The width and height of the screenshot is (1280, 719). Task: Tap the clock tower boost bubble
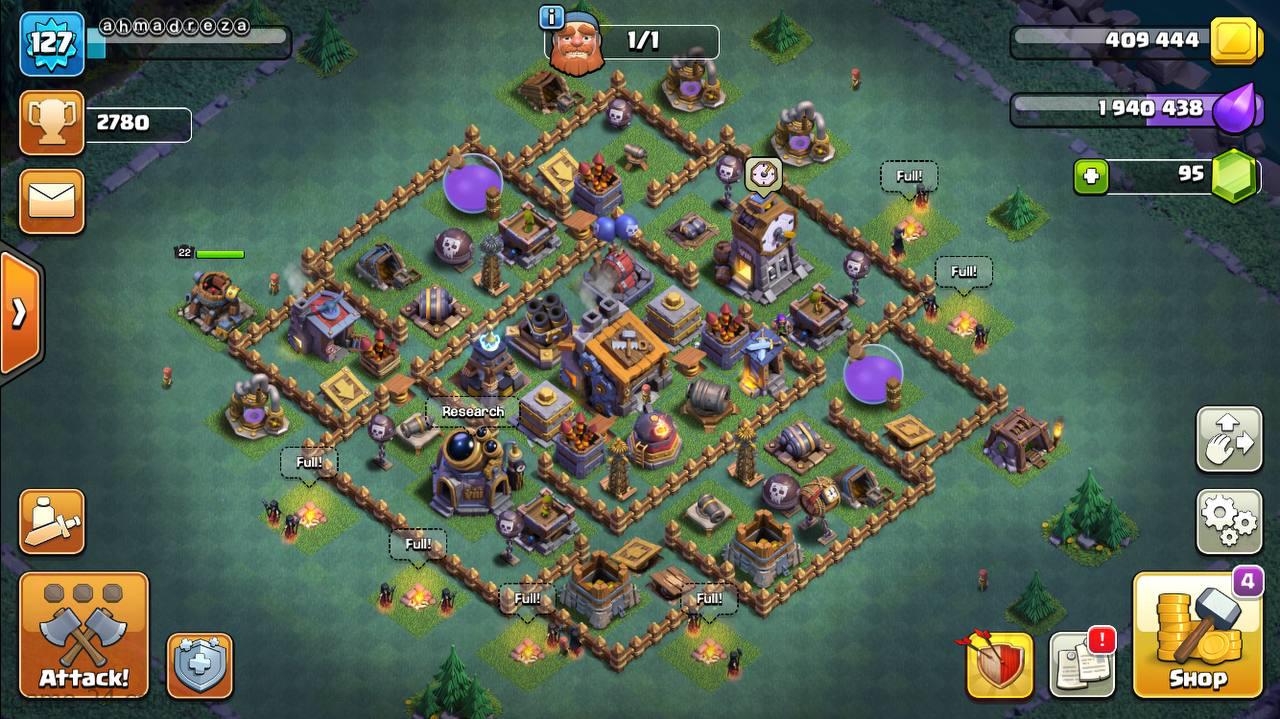(x=763, y=173)
